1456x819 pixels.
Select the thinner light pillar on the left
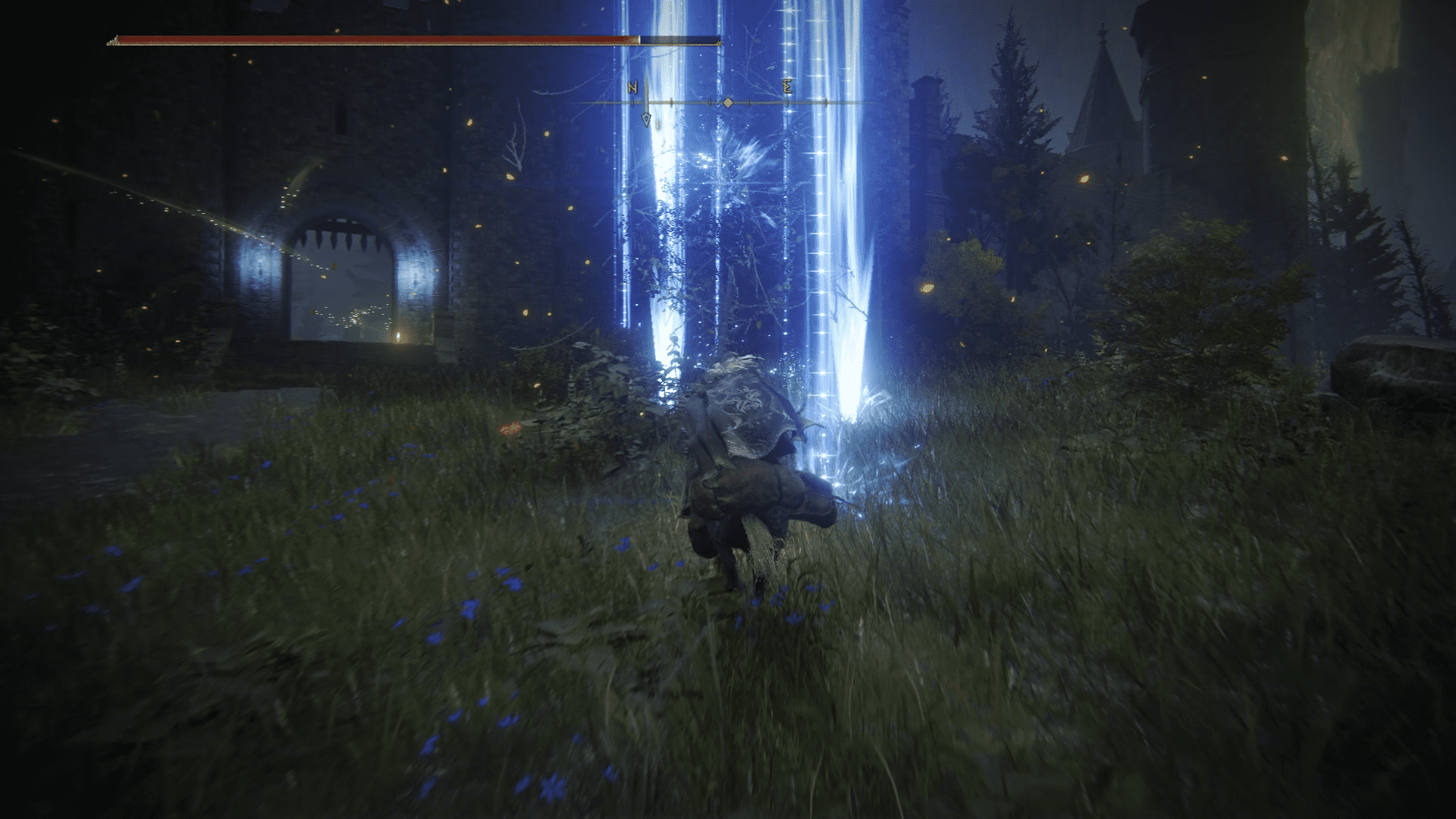tap(664, 227)
